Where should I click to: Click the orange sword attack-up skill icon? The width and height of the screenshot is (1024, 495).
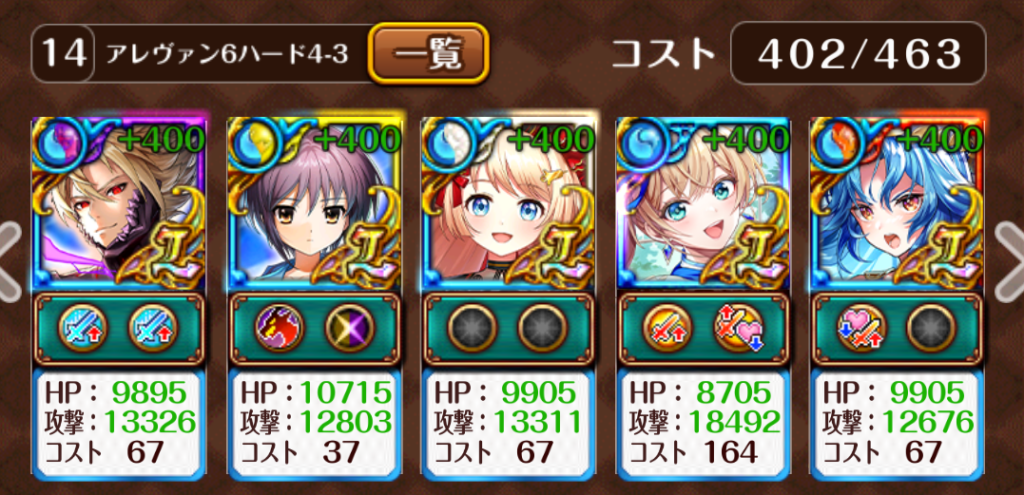669,328
